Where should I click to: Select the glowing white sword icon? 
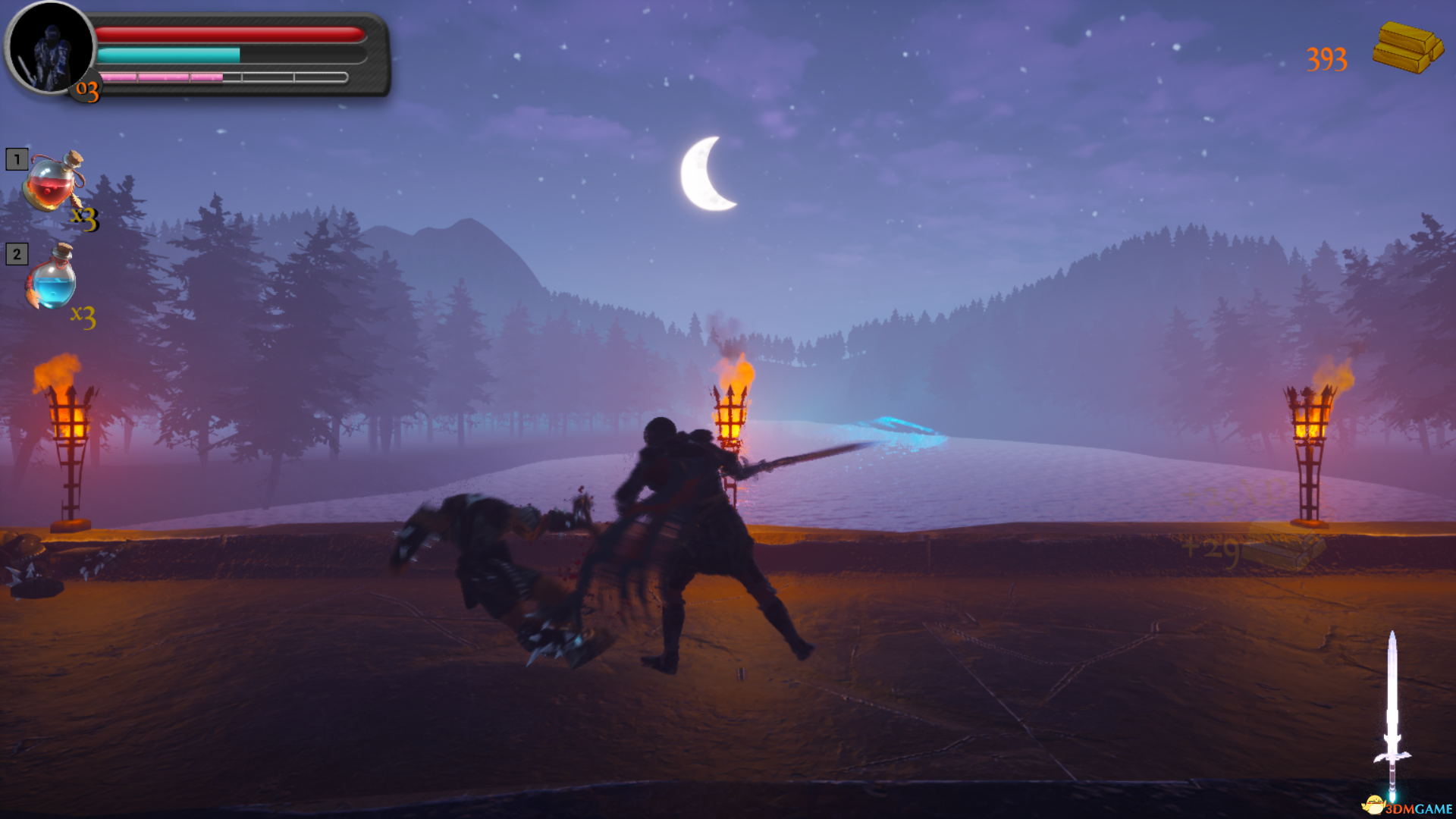pos(1392,714)
